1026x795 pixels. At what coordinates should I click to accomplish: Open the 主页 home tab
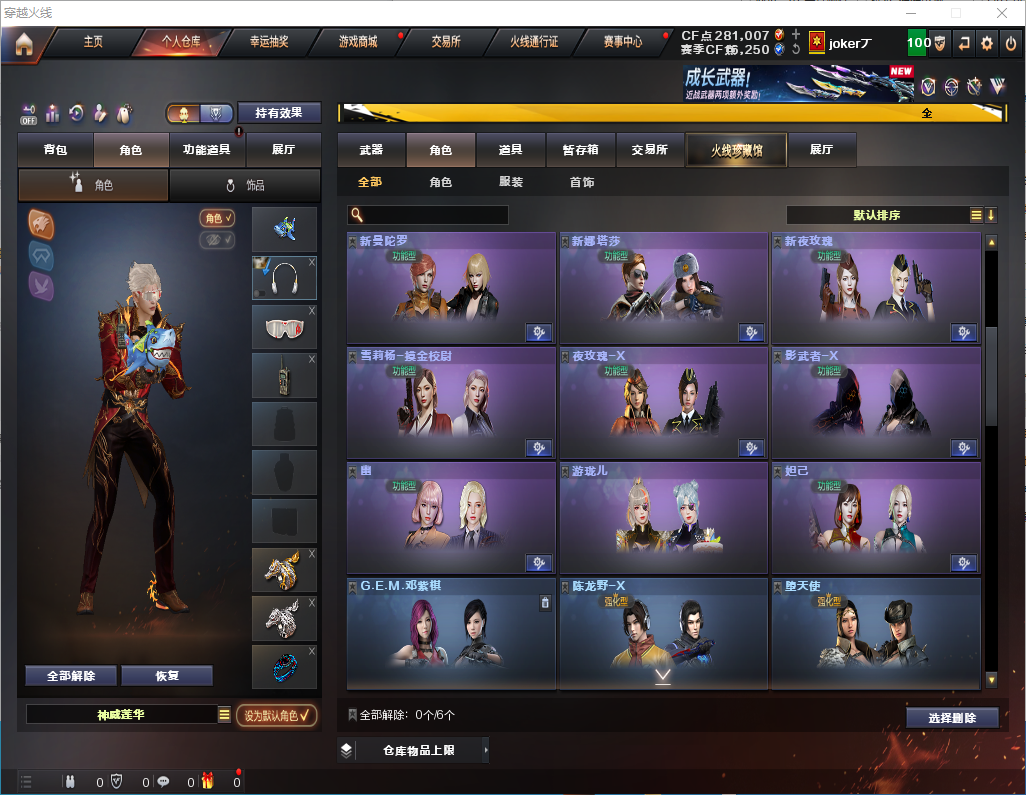click(x=93, y=43)
